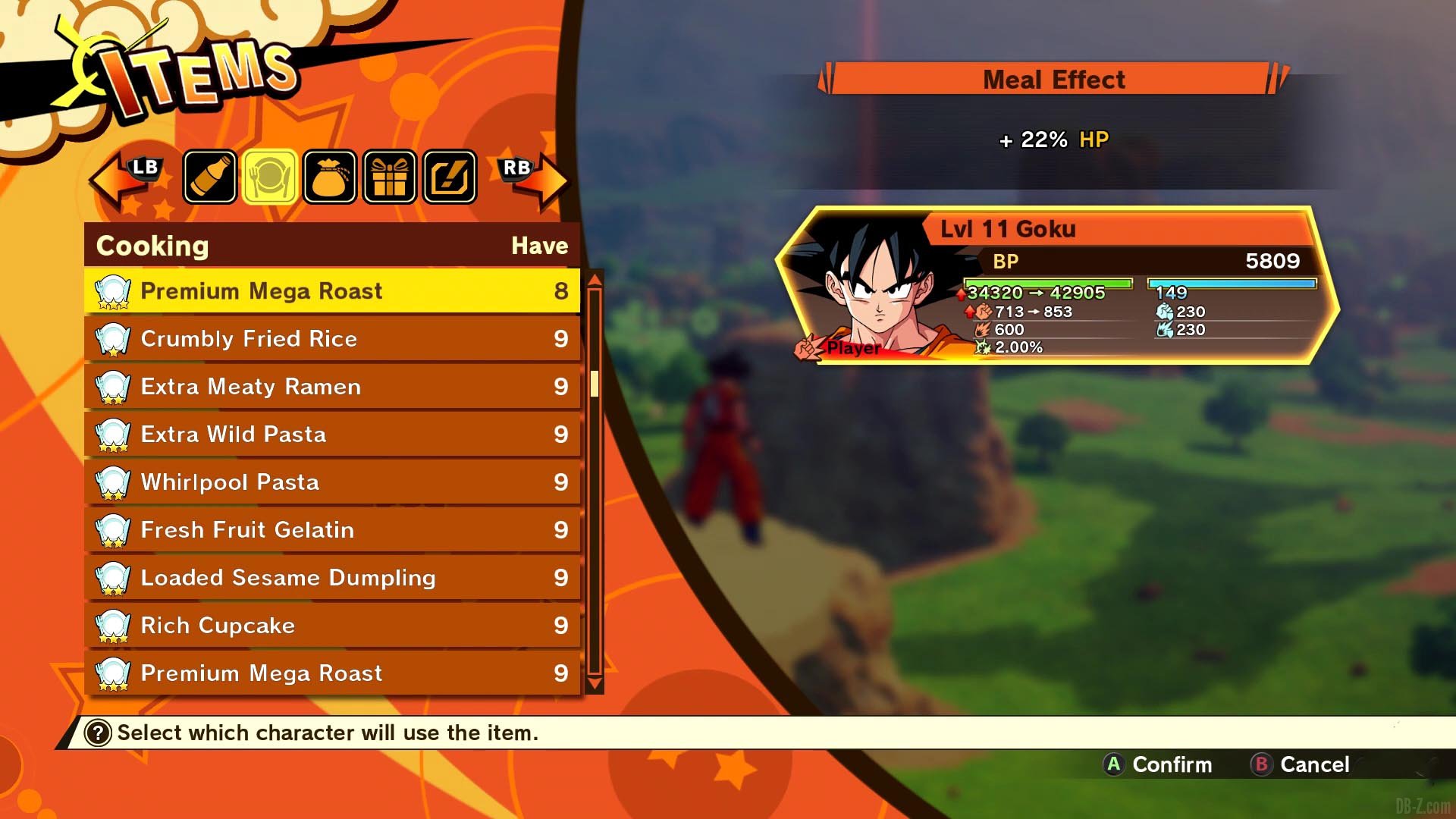Viewport: 1456px width, 819px height.
Task: Click the cooking list scrollbar down arrow
Action: 595,684
